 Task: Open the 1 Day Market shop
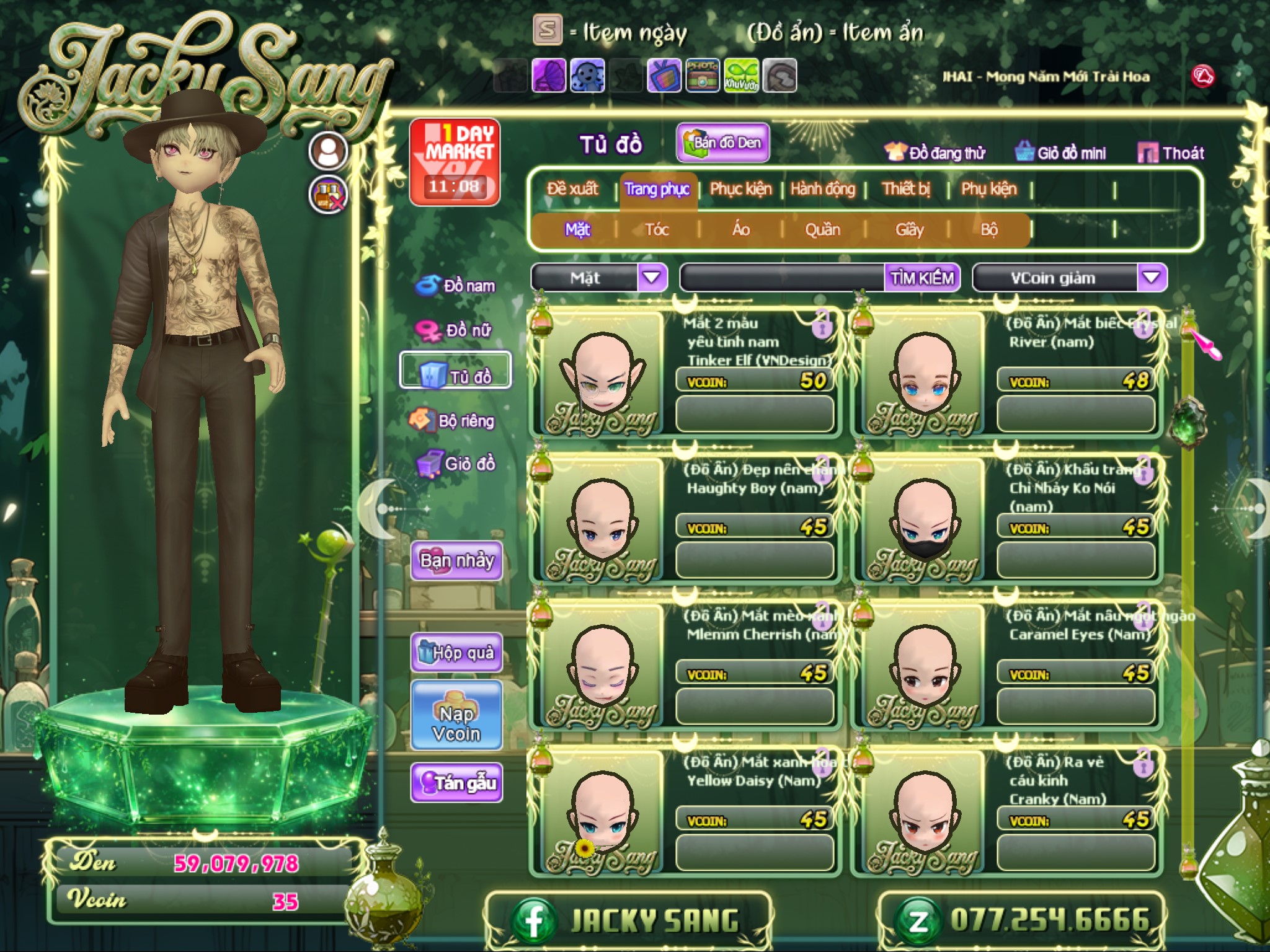[x=455, y=162]
